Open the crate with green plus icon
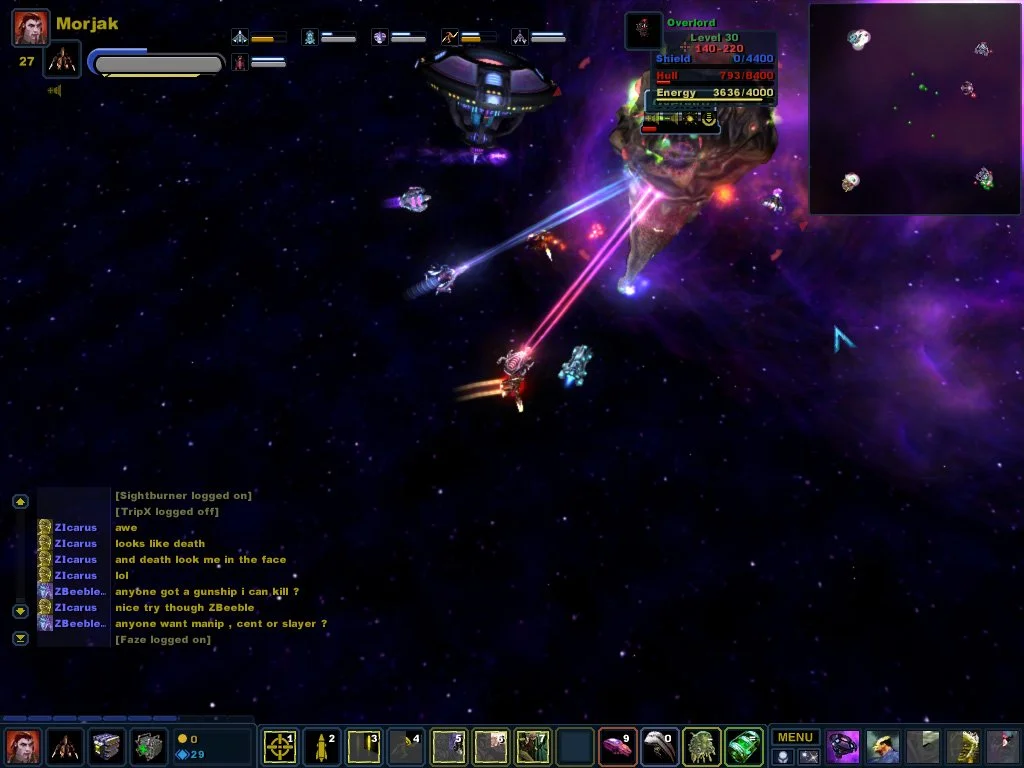 click(149, 747)
